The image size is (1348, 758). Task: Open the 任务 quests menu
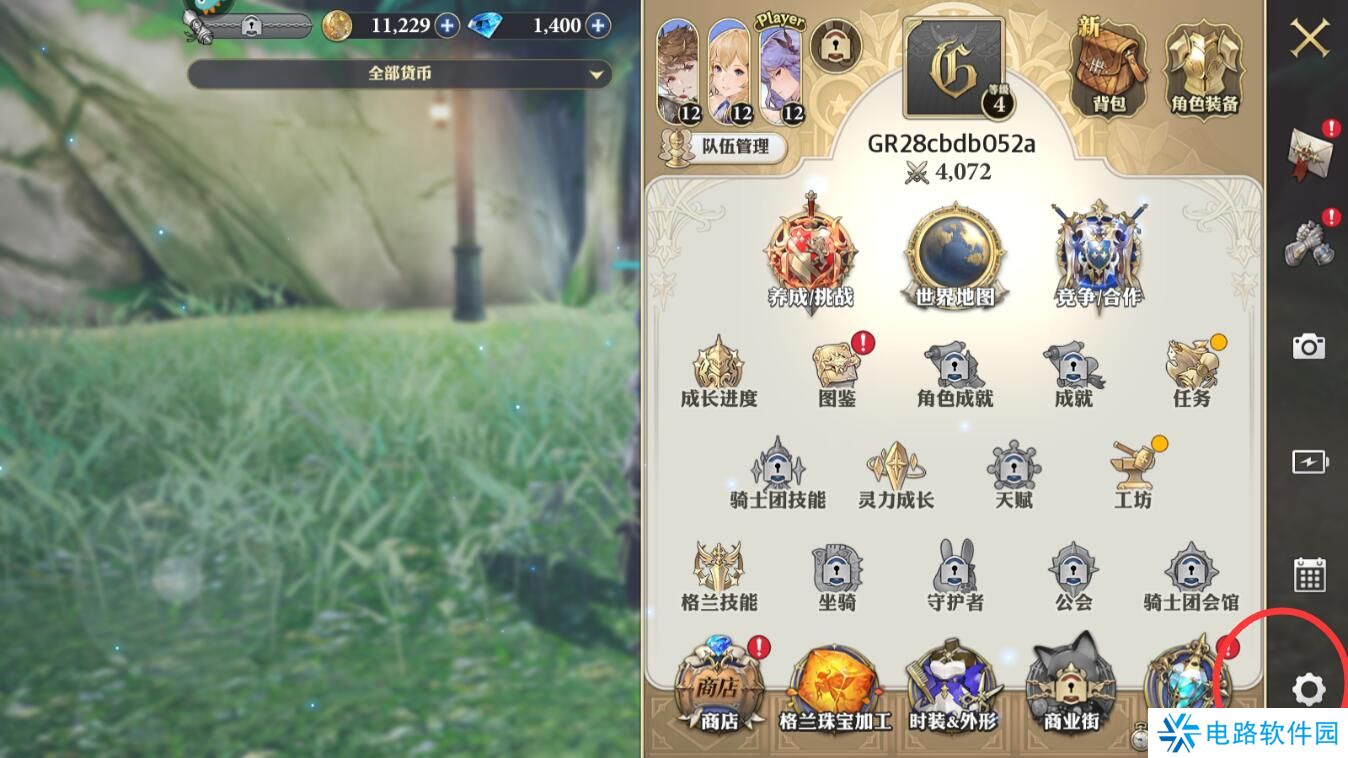point(1191,373)
